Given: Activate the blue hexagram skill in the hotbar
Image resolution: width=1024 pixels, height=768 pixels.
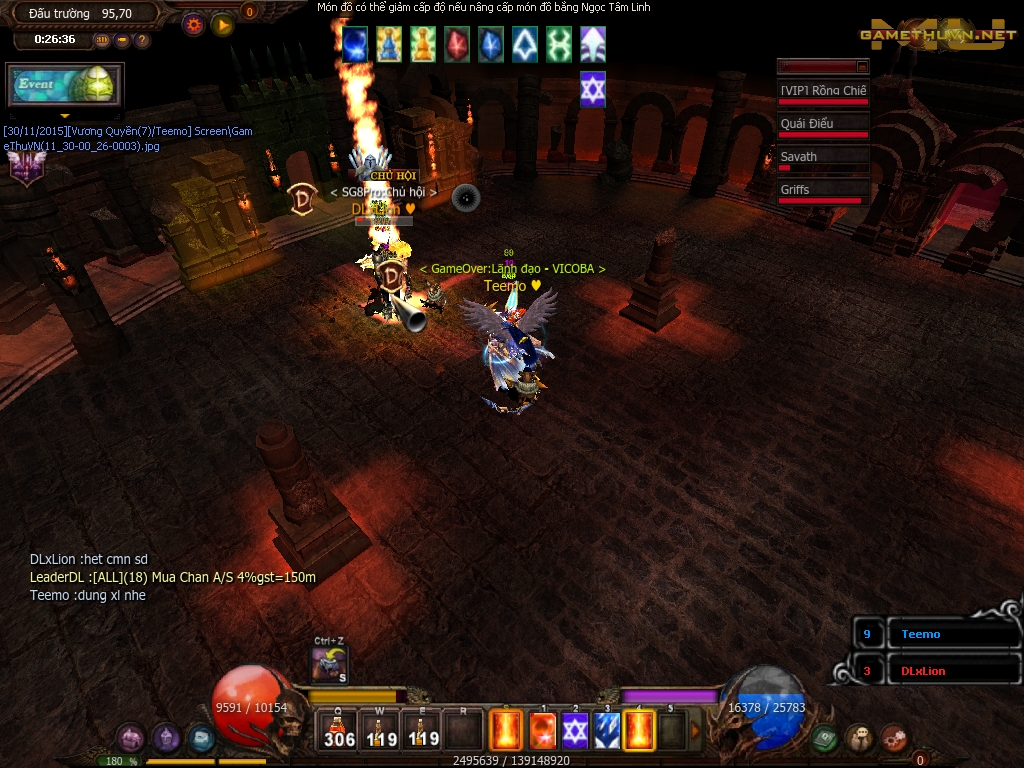Looking at the screenshot, I should (574, 731).
